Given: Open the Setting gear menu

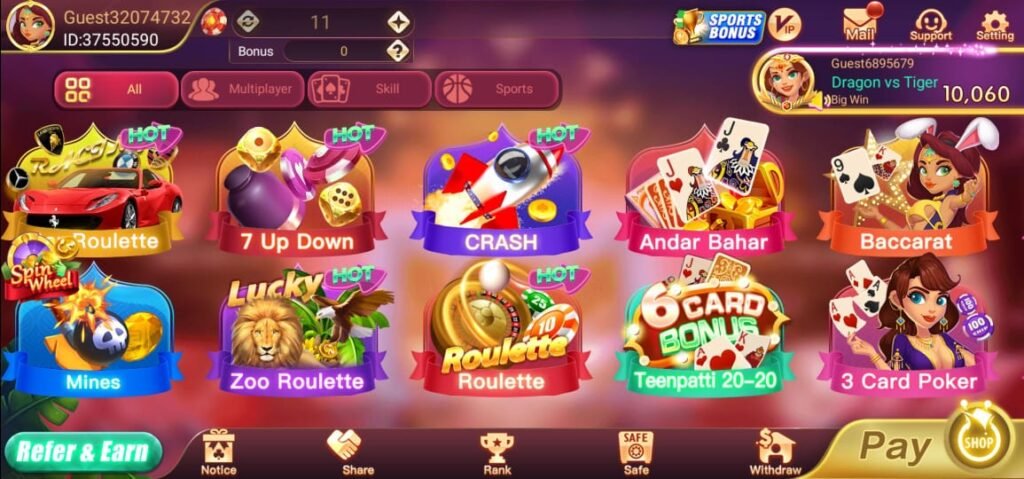Looking at the screenshot, I should 994,25.
